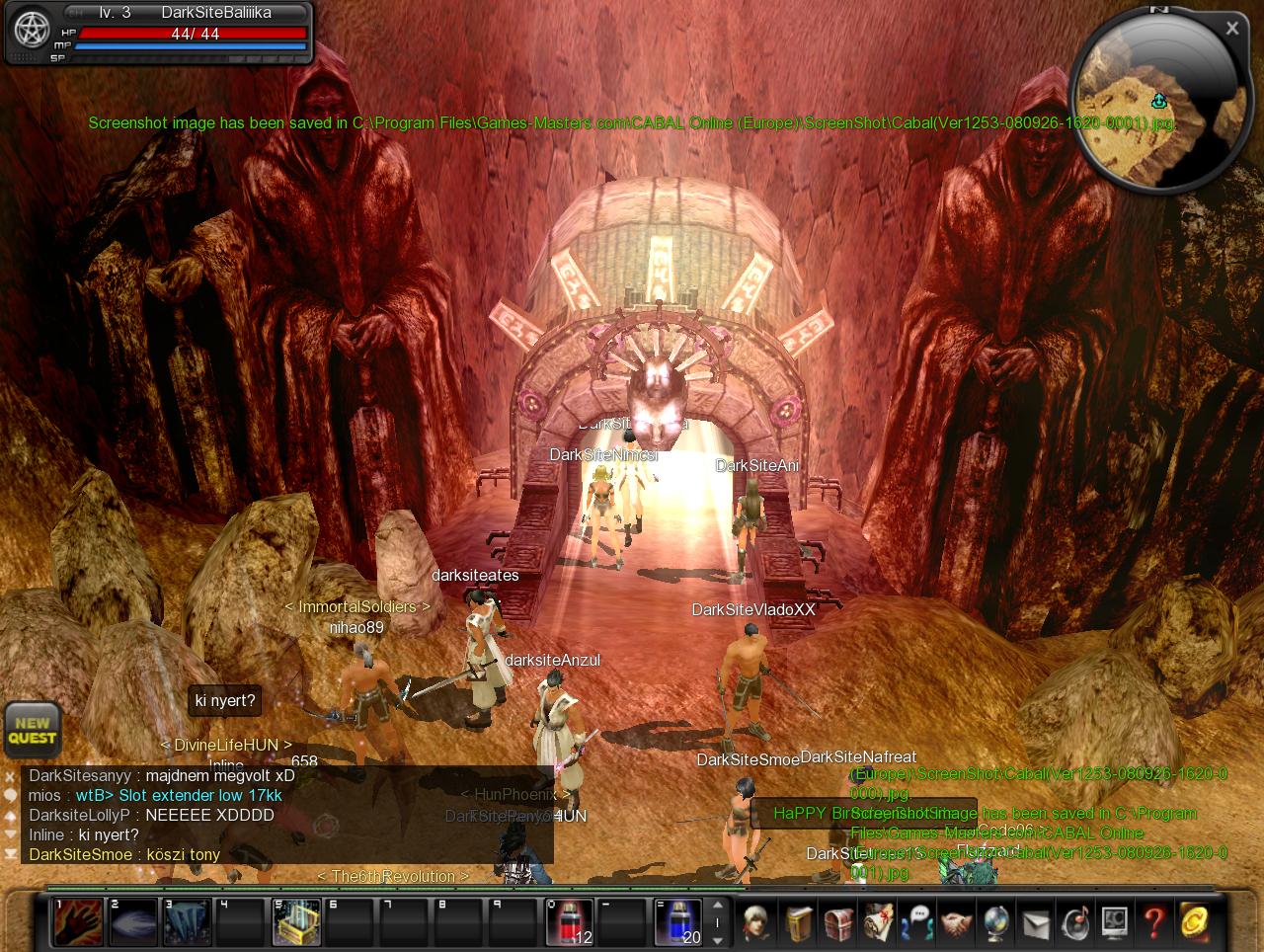Close the minimap with the X button
Viewport: 1264px width, 952px height.
point(1231,29)
